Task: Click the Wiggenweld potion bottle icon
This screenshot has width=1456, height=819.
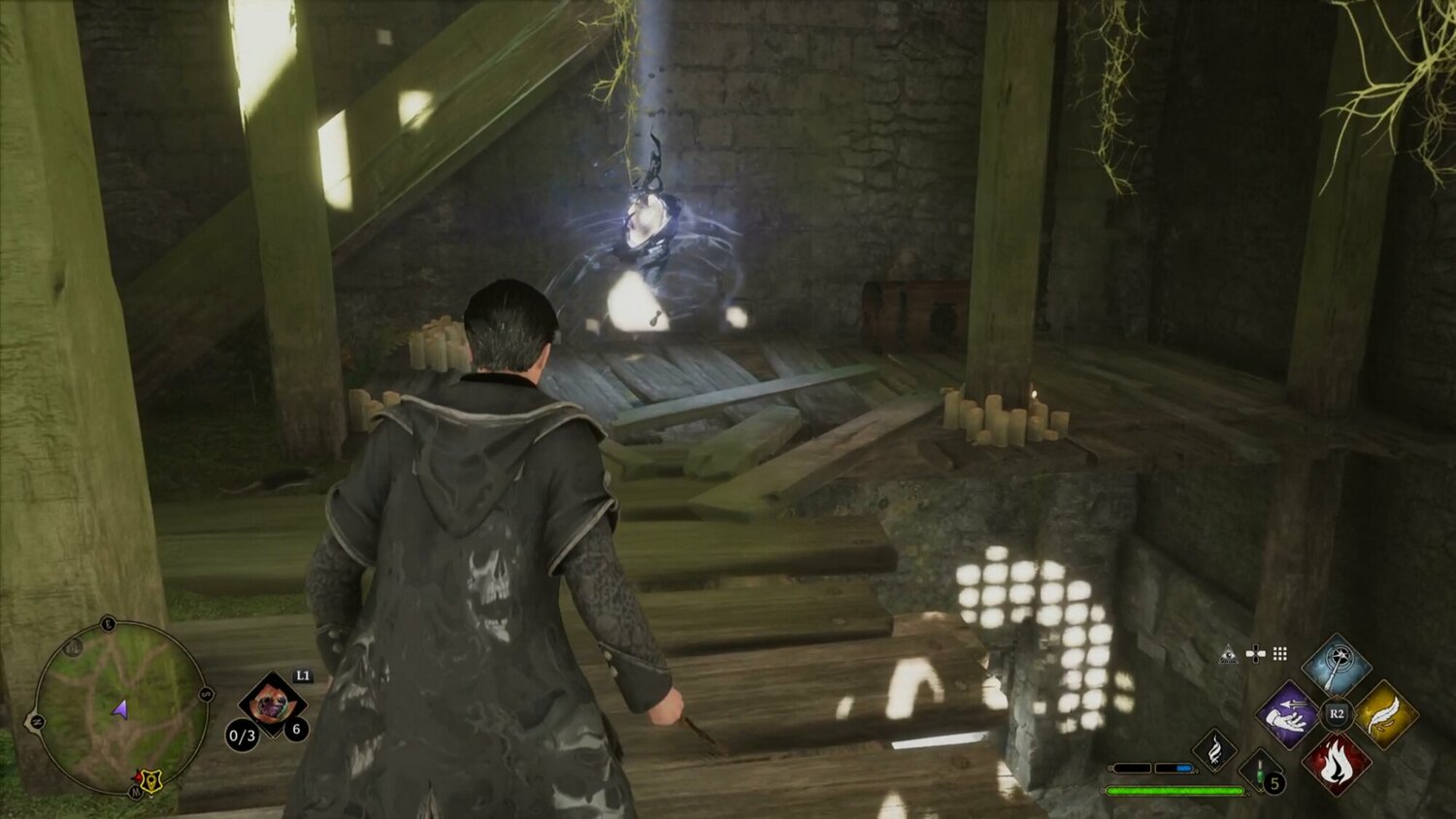Action: tap(1260, 773)
